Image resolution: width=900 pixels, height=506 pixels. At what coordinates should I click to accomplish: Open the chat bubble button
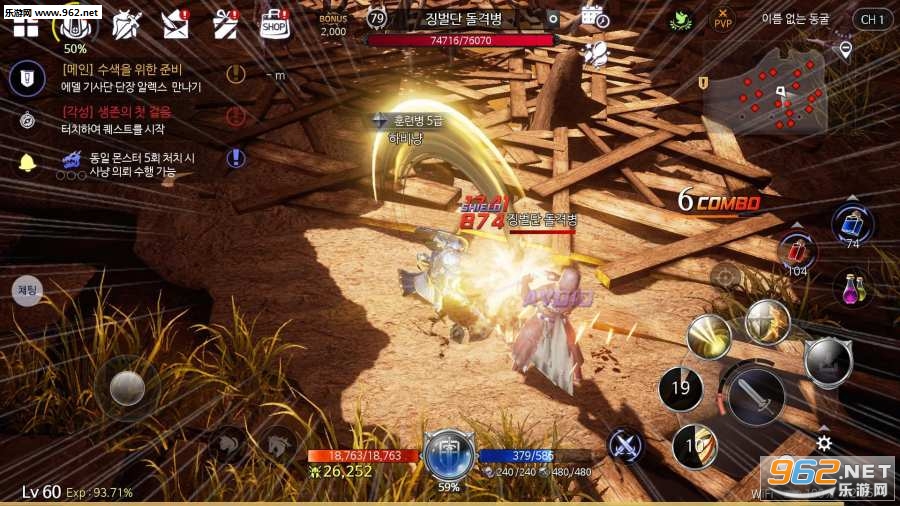click(27, 290)
